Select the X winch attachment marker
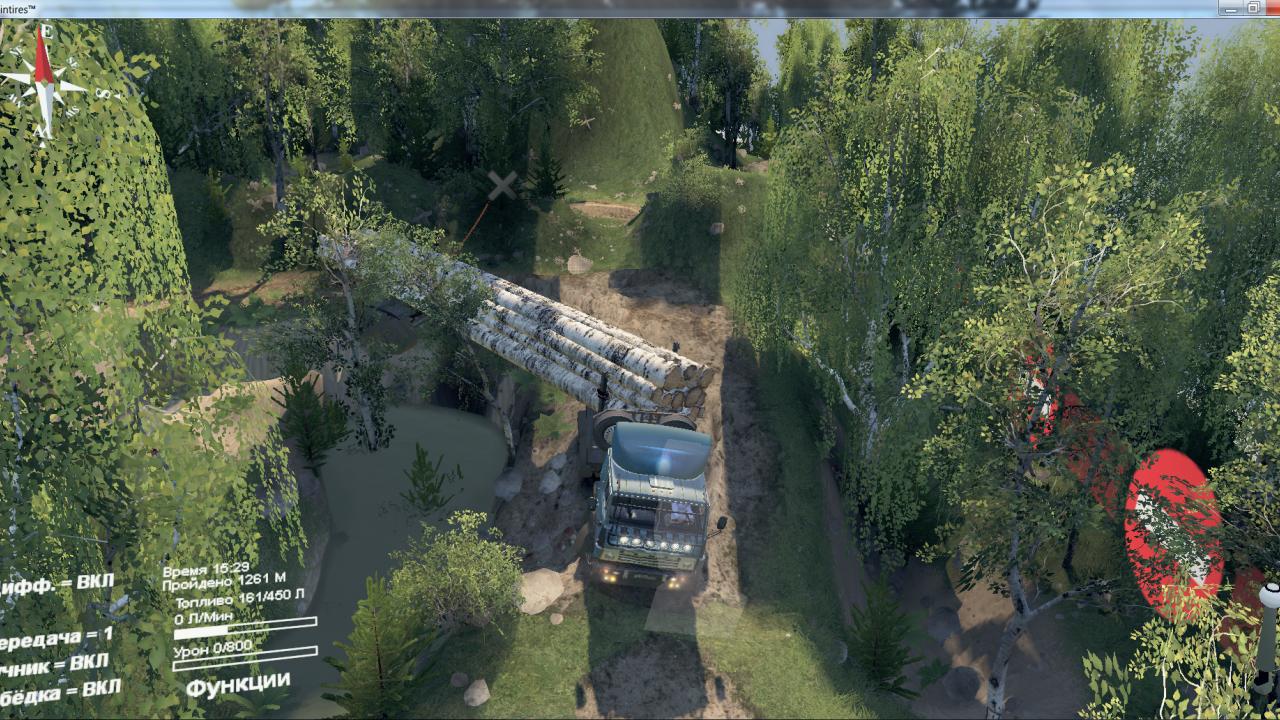 click(x=503, y=184)
